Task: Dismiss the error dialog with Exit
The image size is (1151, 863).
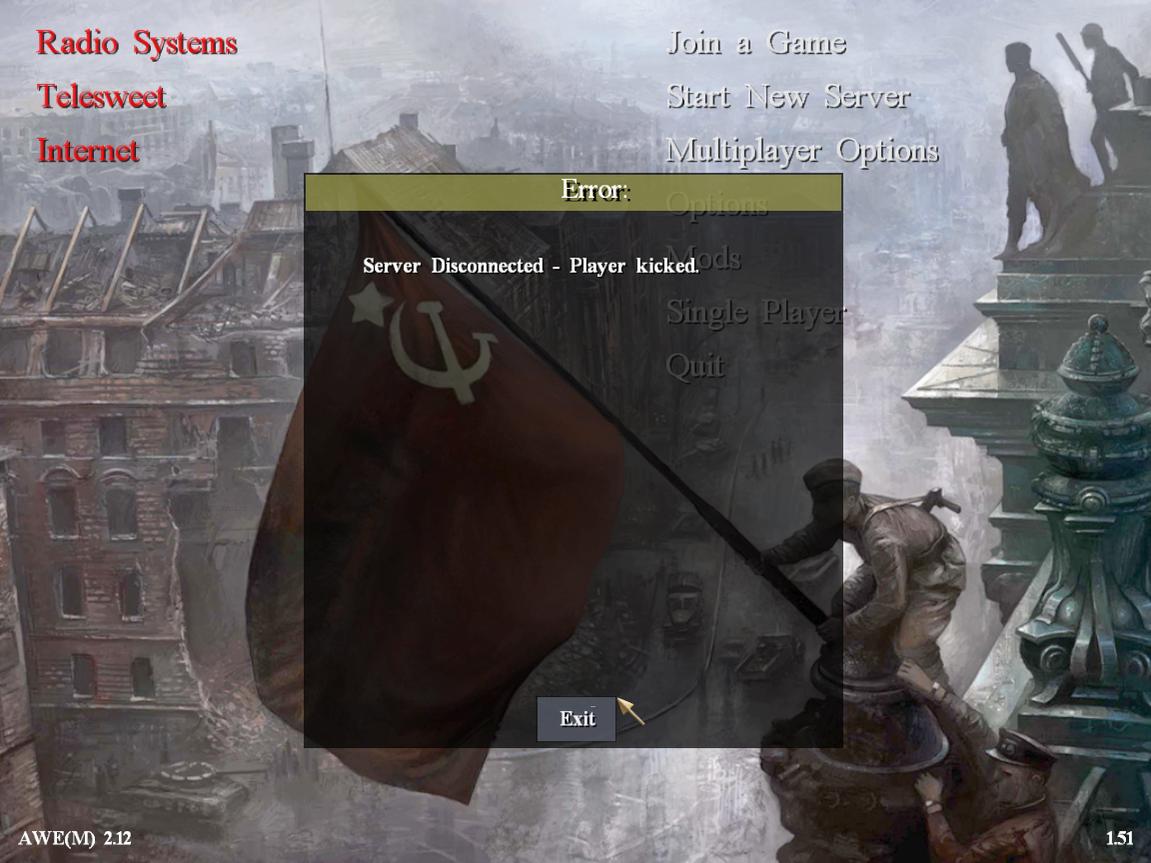Action: tap(577, 719)
